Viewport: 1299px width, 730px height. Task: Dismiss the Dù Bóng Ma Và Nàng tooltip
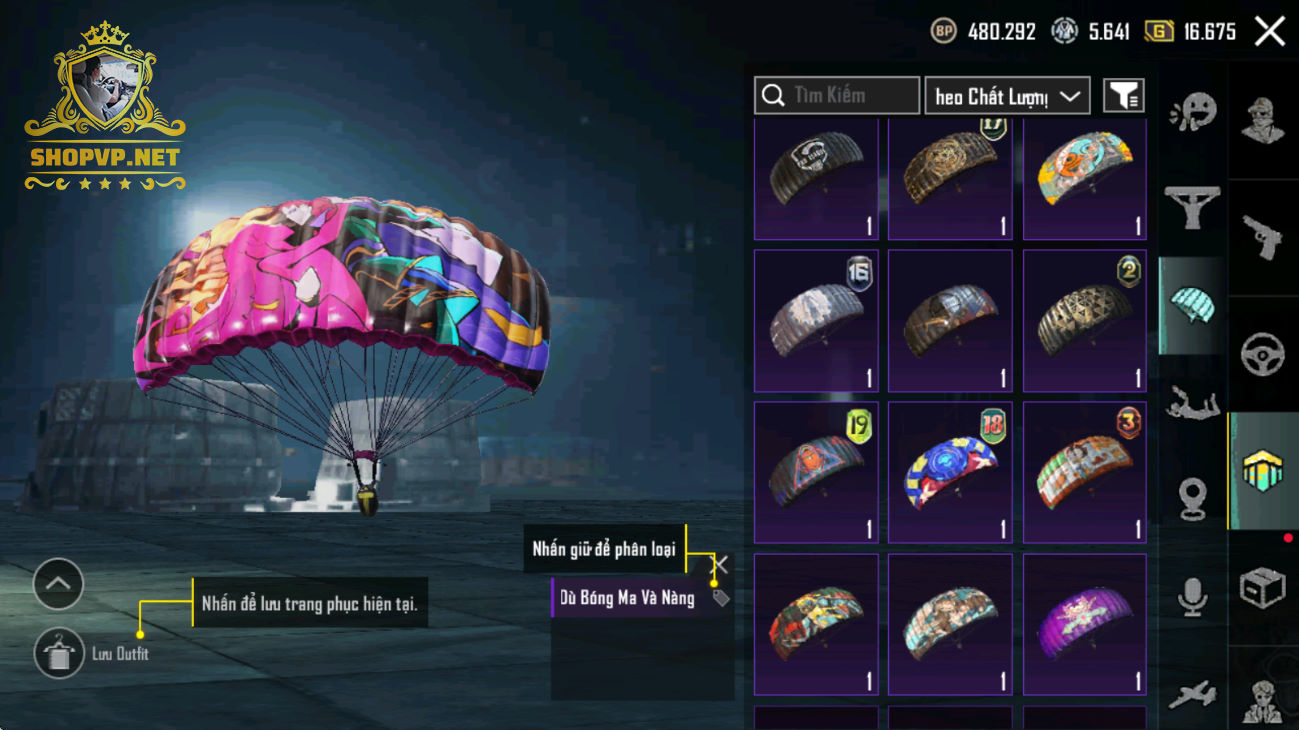point(719,565)
